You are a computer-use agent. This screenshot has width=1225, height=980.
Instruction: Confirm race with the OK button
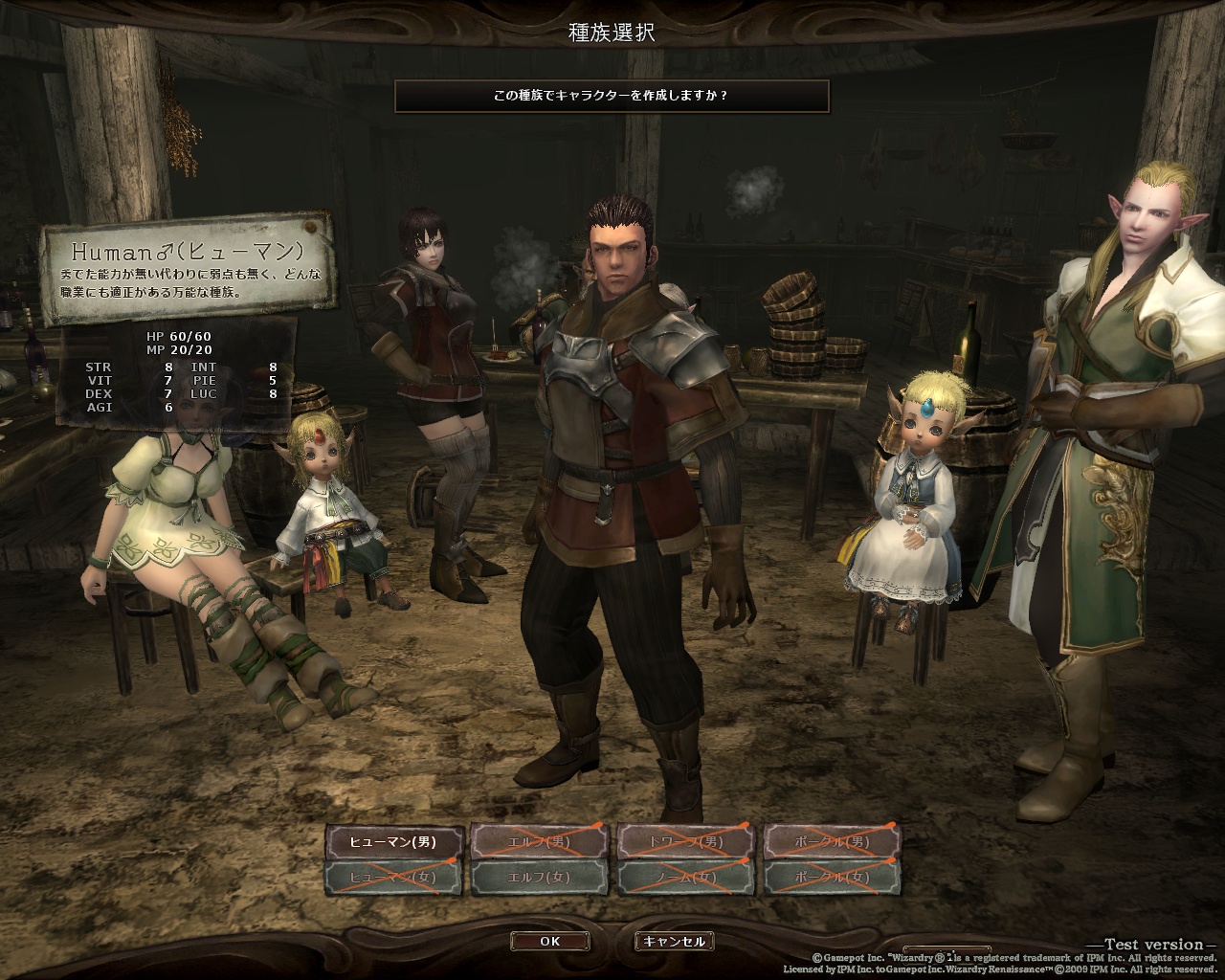click(549, 941)
